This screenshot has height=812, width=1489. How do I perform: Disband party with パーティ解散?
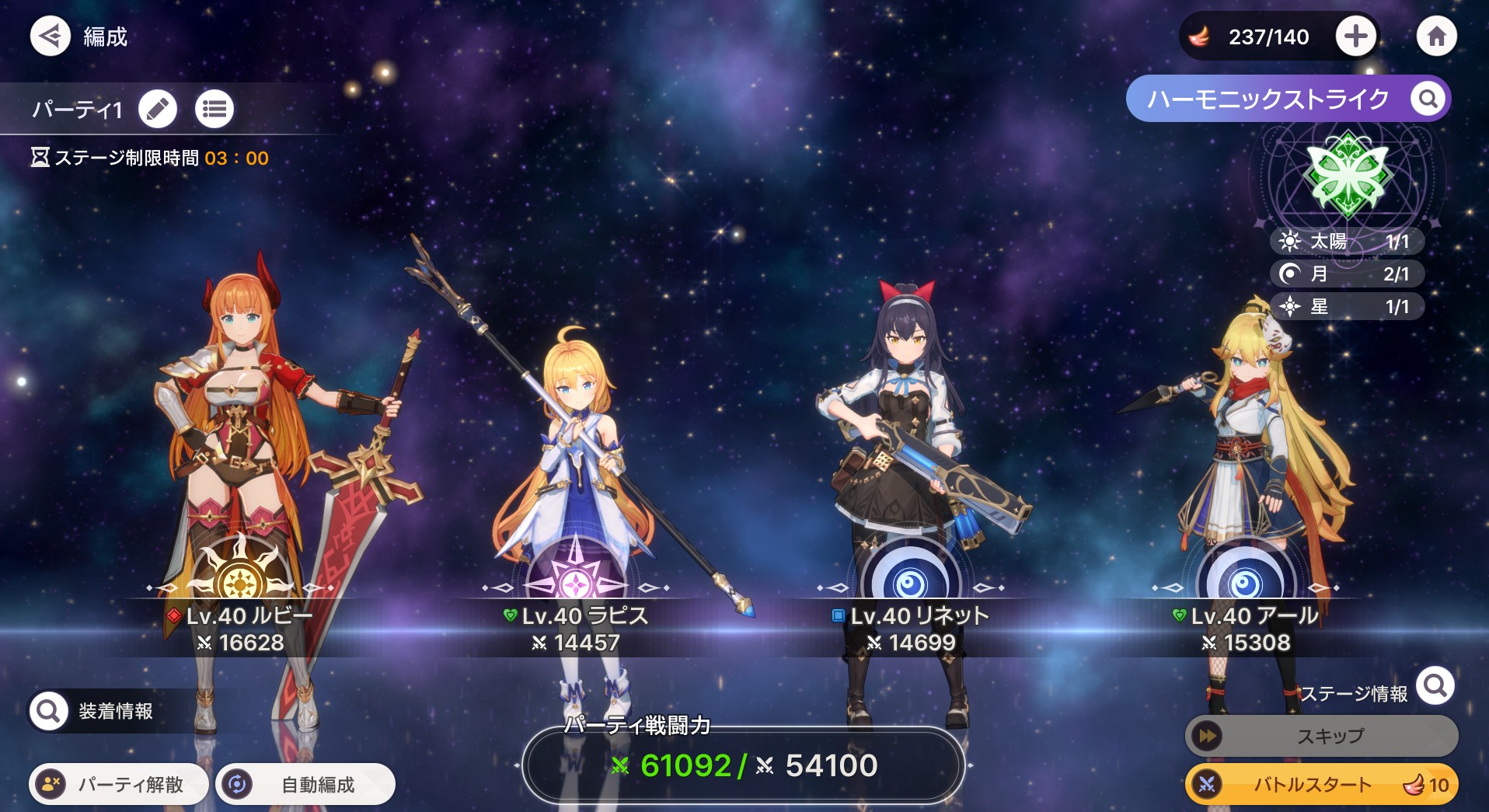[119, 784]
